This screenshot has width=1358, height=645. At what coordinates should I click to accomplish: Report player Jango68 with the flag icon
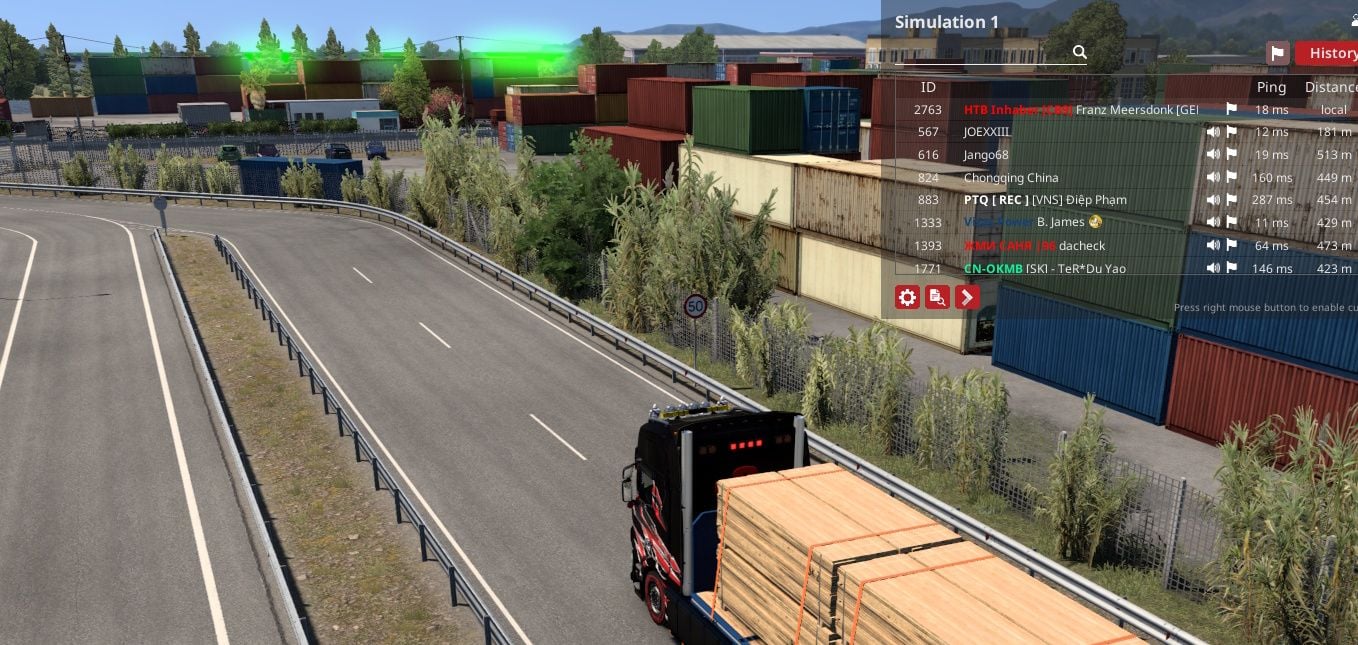pyautogui.click(x=1231, y=155)
